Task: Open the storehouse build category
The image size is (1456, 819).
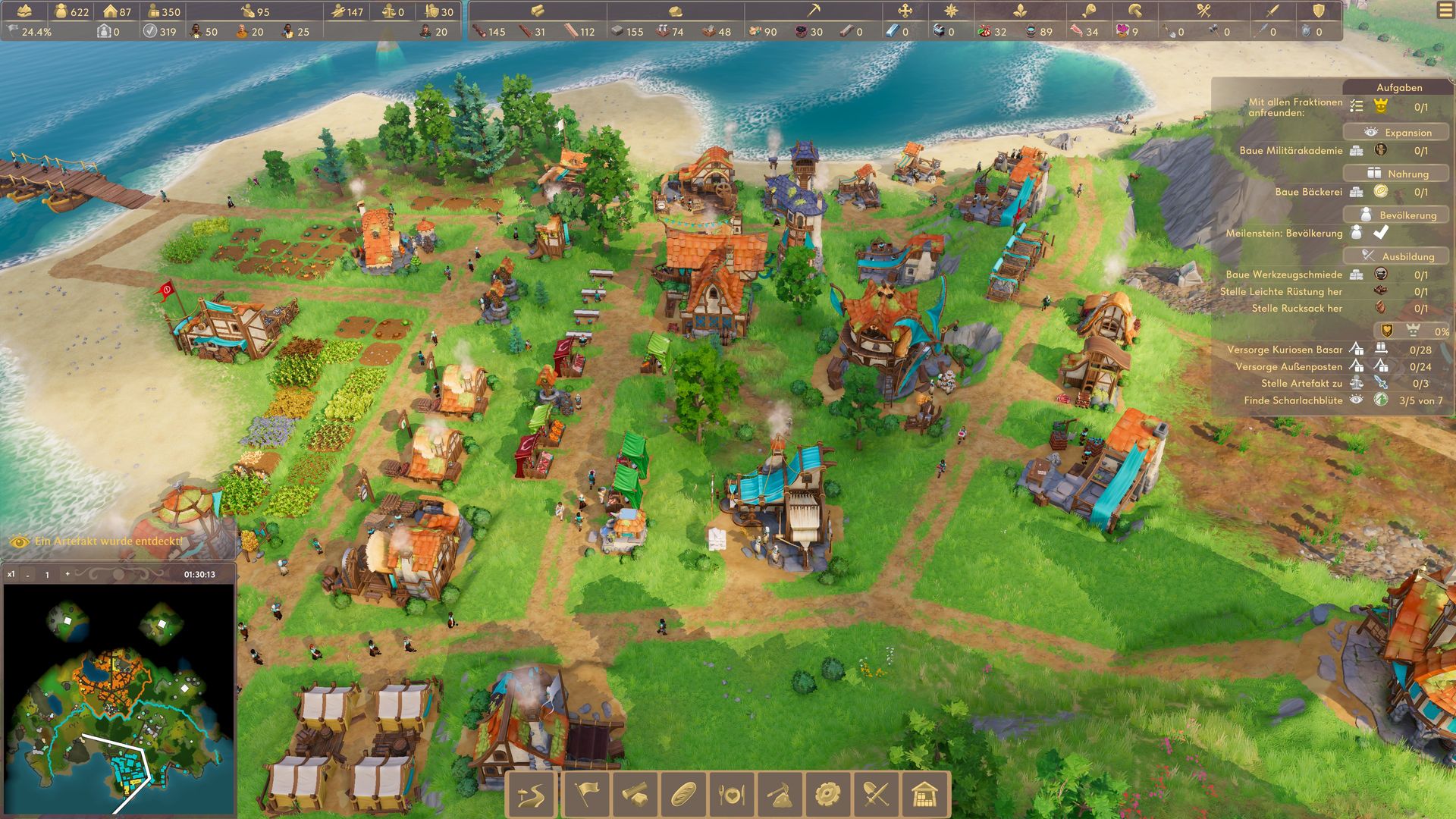Action: pyautogui.click(x=924, y=795)
